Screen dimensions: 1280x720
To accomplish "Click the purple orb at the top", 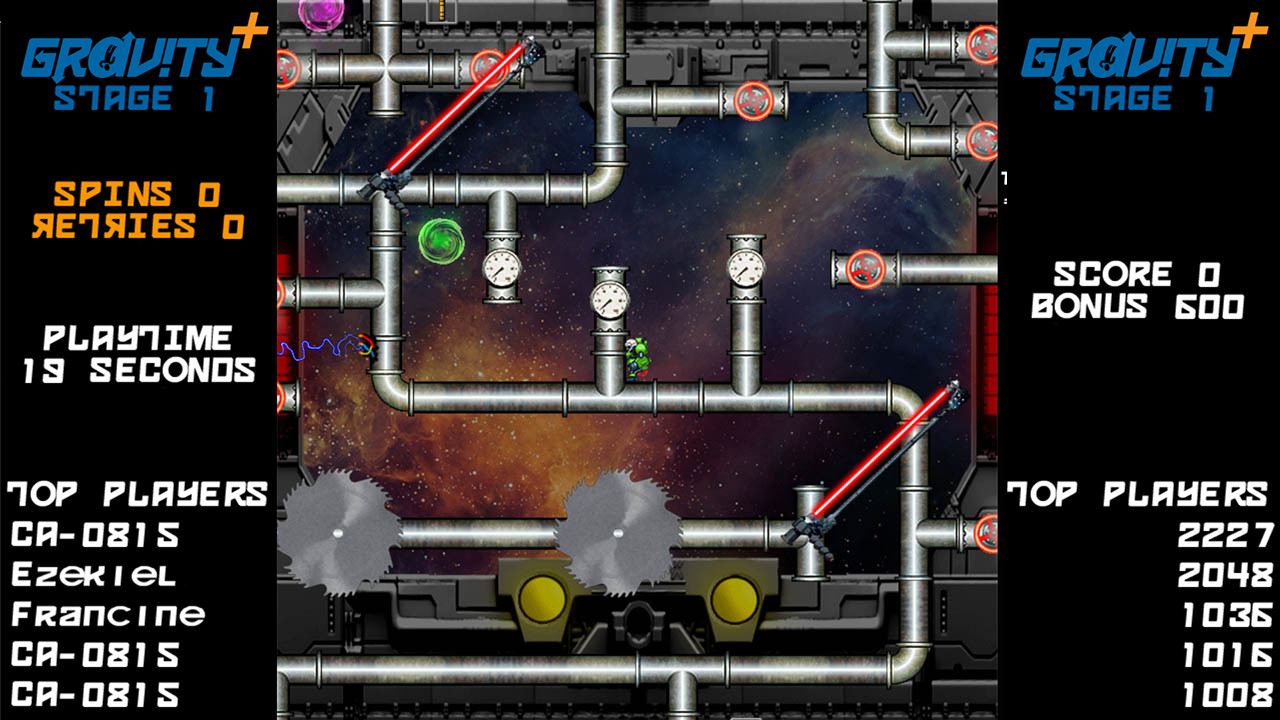I will click(320, 12).
